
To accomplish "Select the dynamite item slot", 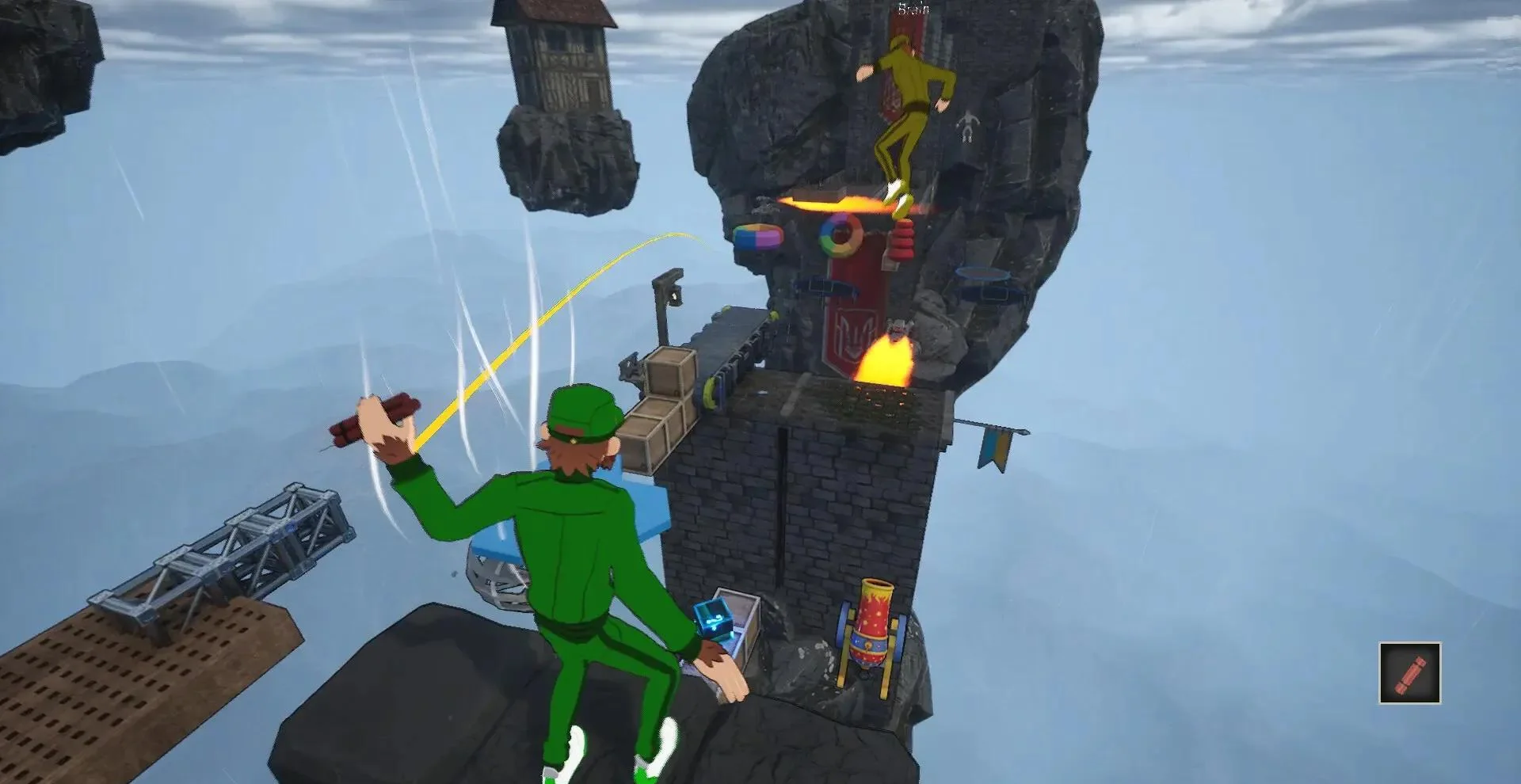I will click(x=1409, y=673).
